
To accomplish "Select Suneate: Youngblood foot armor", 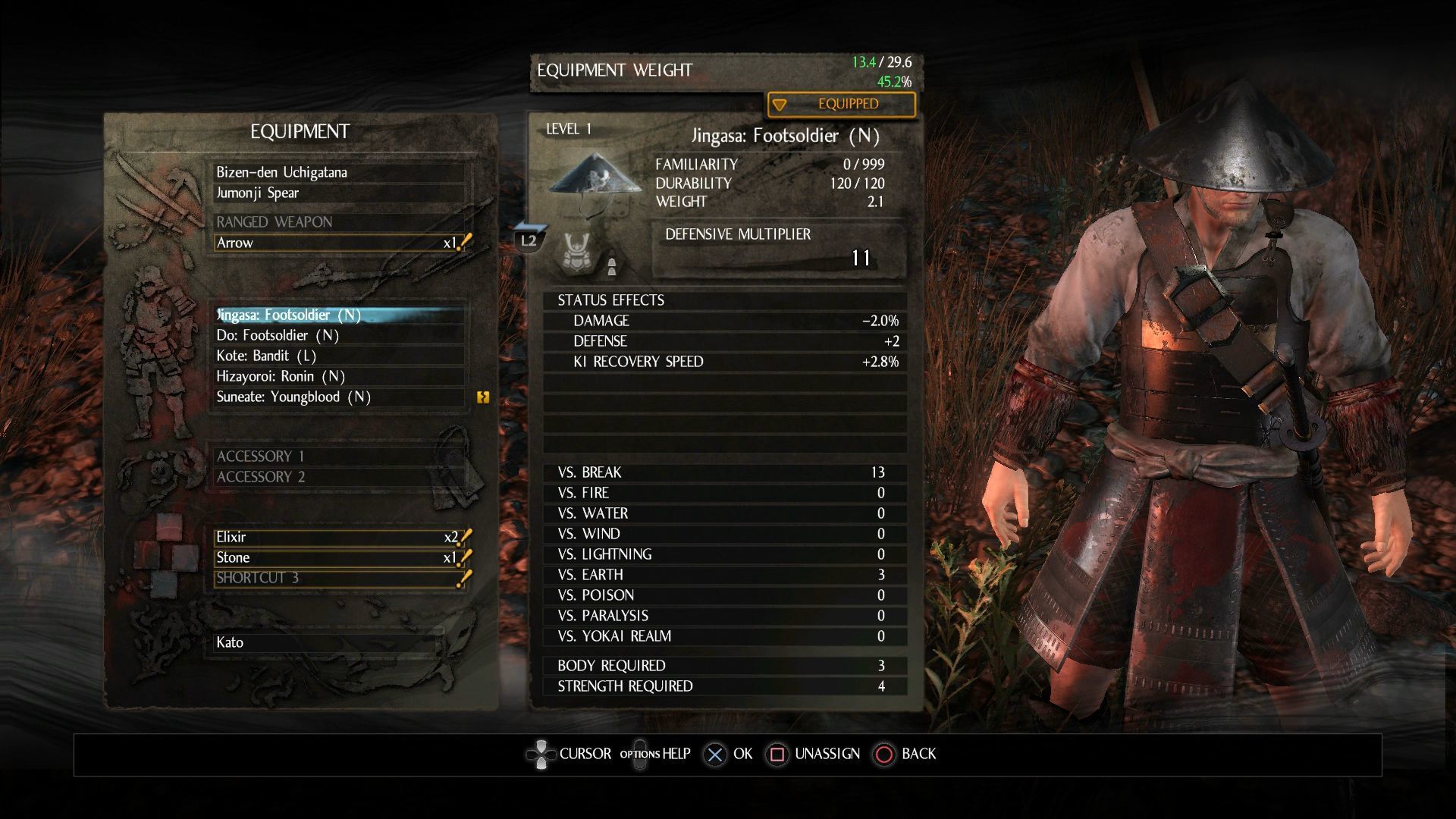I will (338, 397).
